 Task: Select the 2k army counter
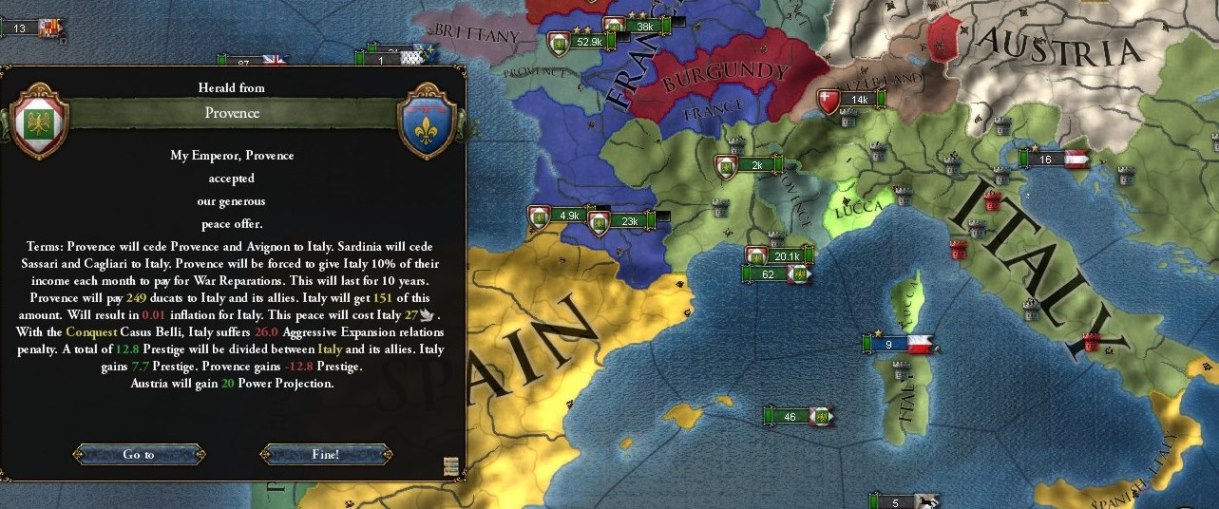pyautogui.click(x=756, y=165)
